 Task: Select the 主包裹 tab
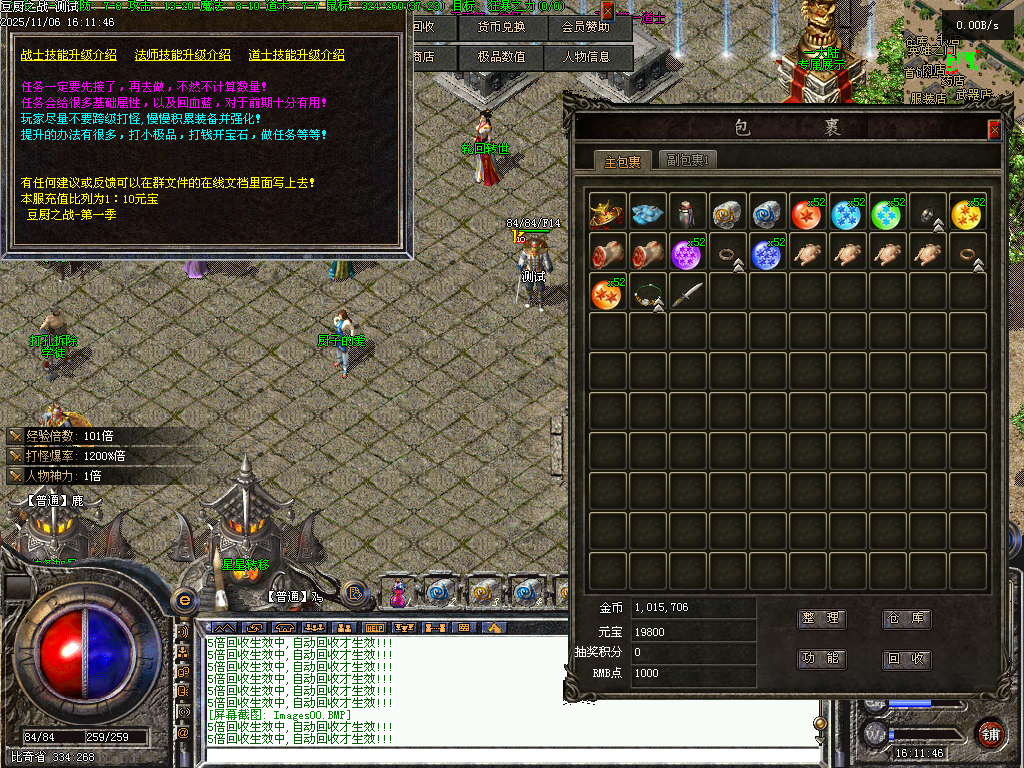click(623, 161)
